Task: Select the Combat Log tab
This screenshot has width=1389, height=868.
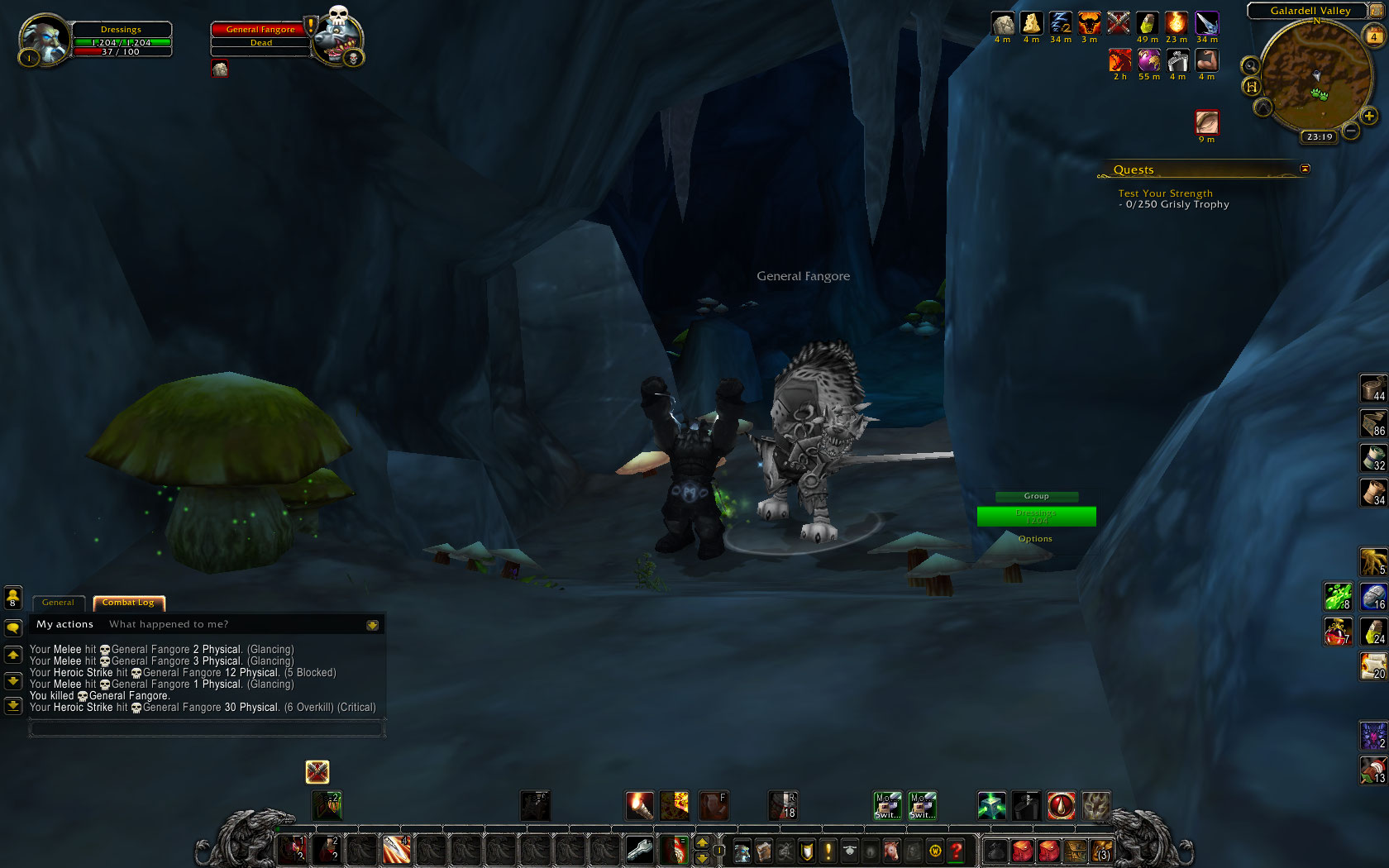Action: coord(128,603)
